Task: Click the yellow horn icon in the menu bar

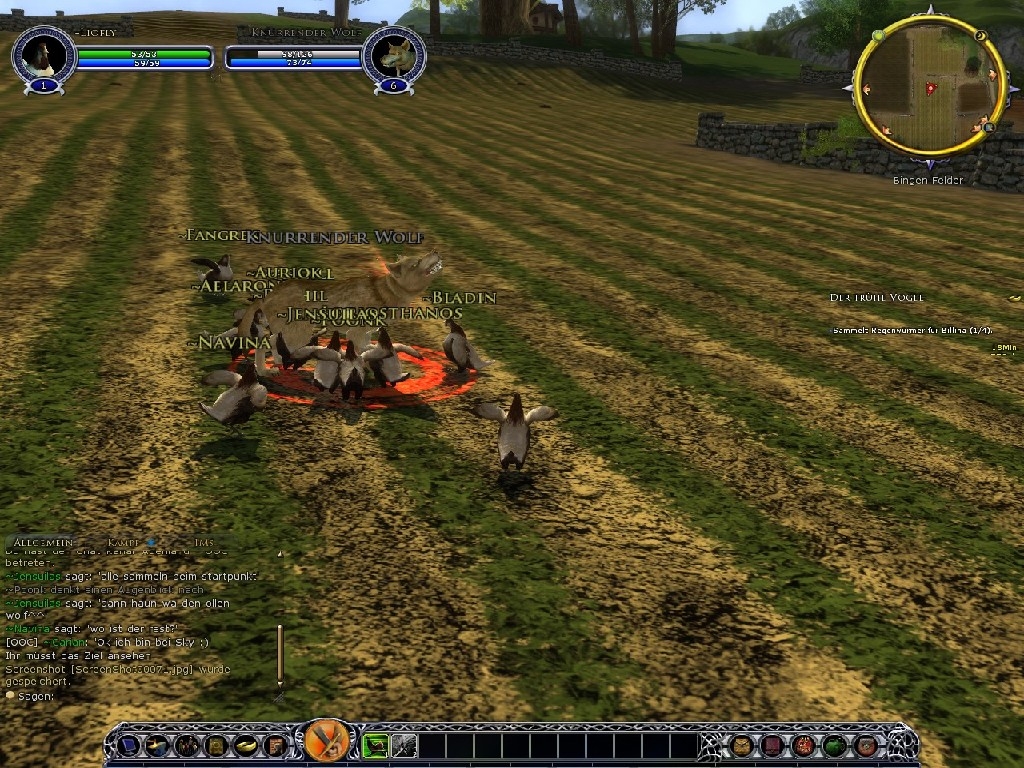Action: tap(245, 745)
